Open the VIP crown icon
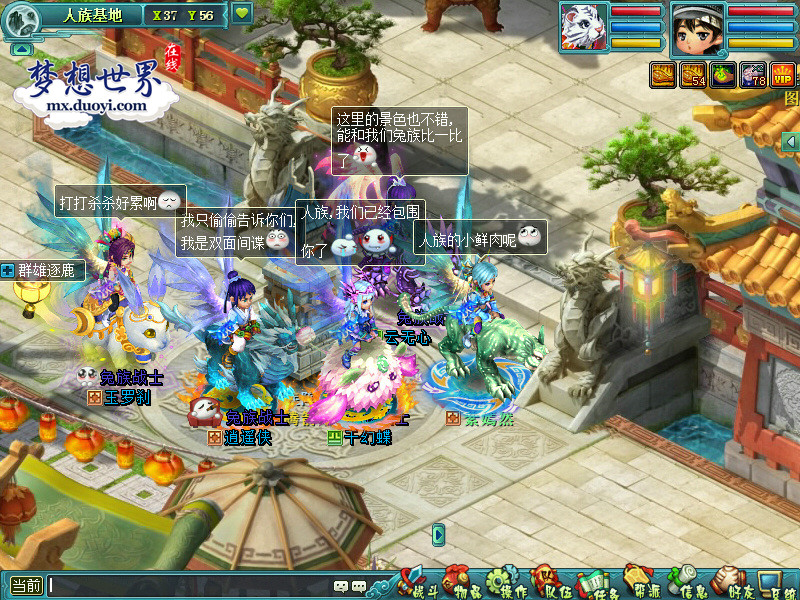 (x=782, y=74)
